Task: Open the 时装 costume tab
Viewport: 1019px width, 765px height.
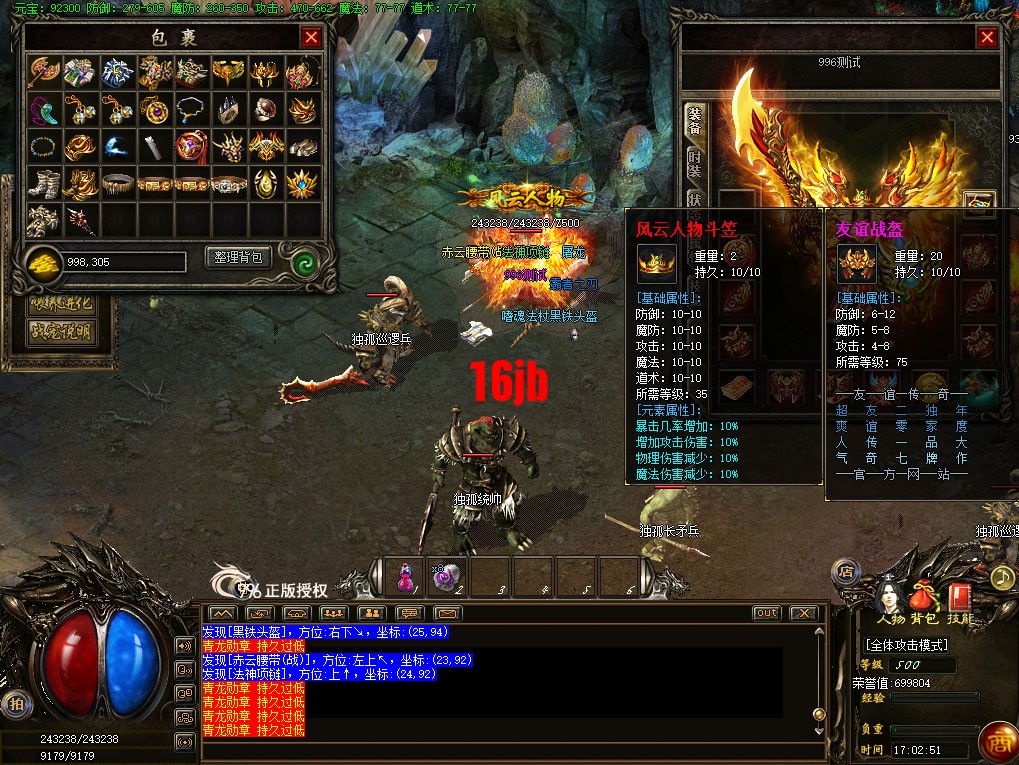Action: (x=694, y=163)
